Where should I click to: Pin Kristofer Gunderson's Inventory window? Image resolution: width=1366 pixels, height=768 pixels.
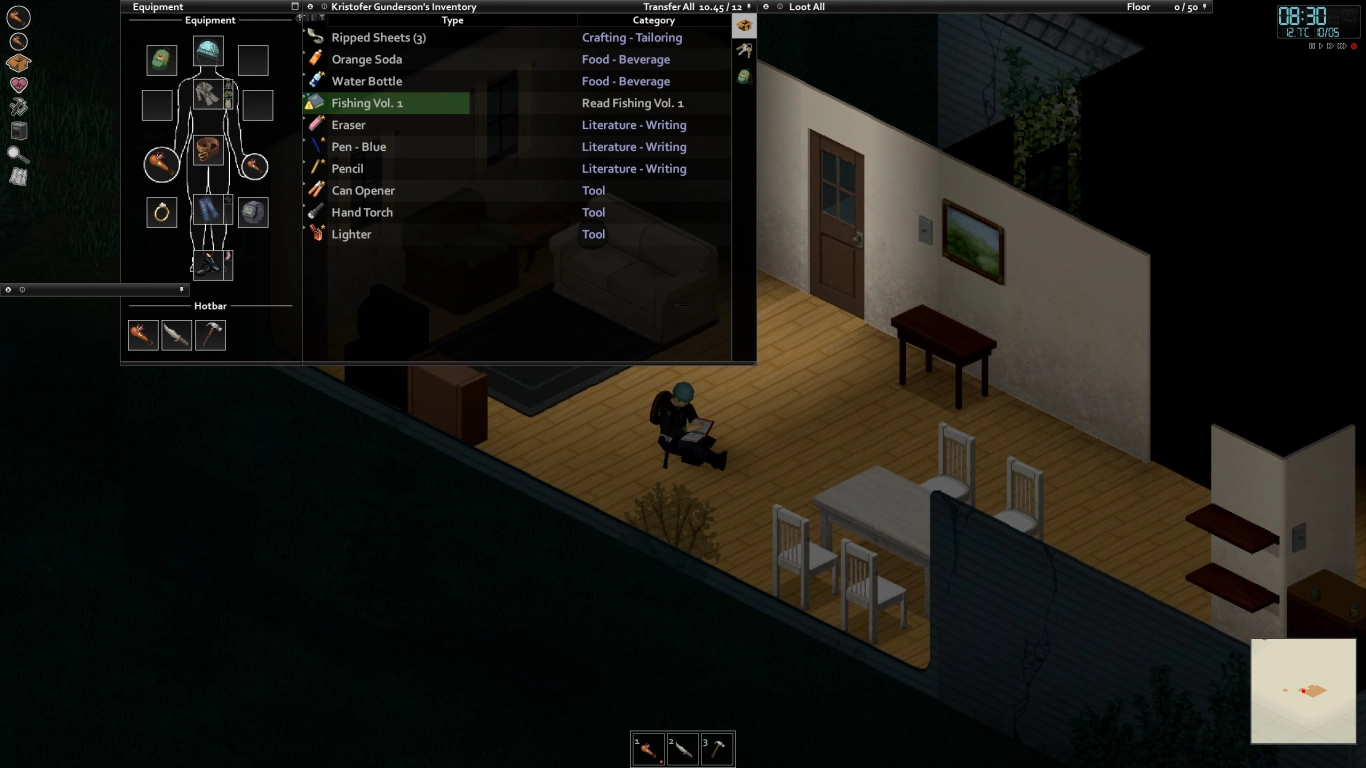[x=747, y=7]
